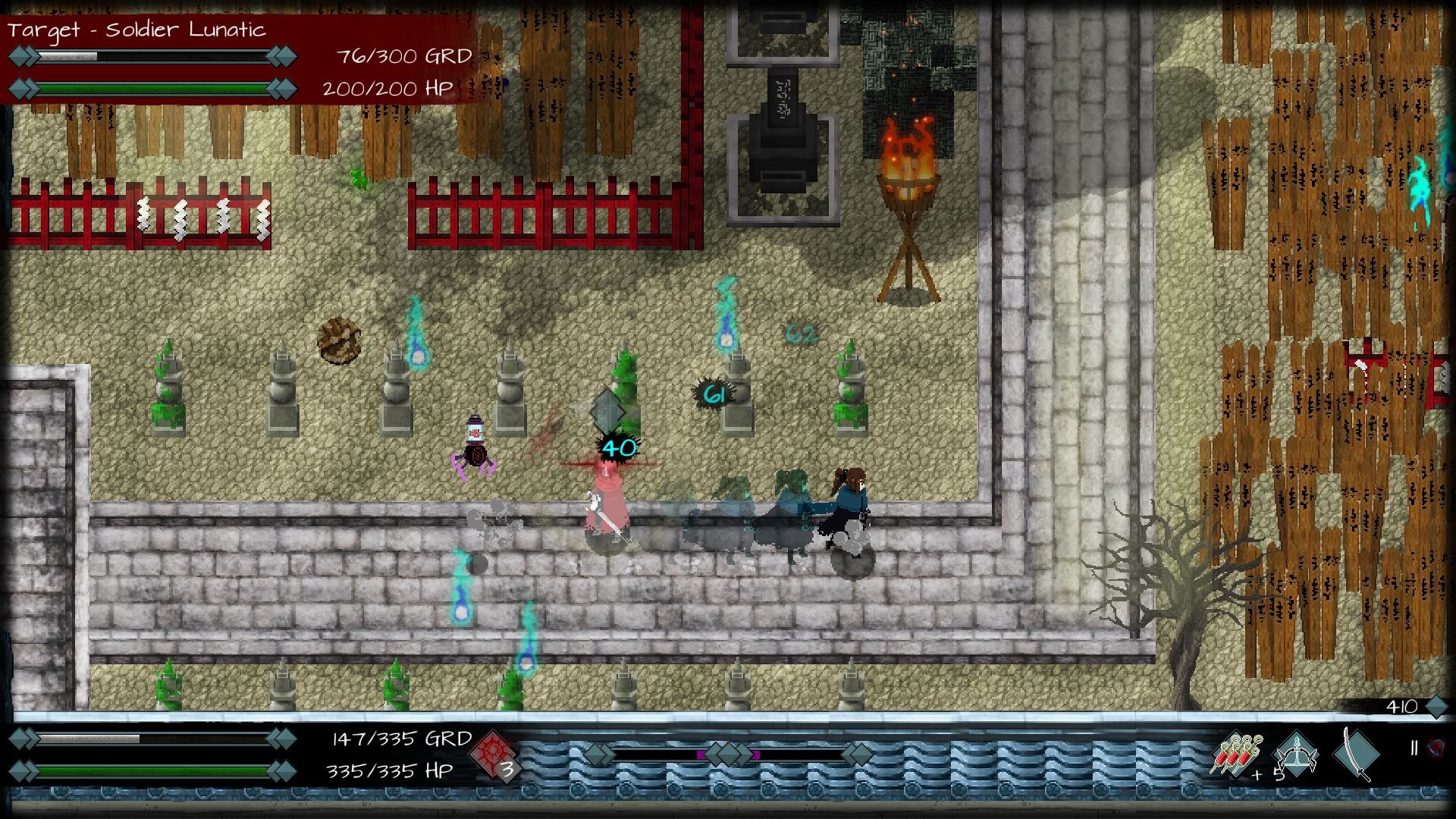Click the diamond marker beside the 410 counter

click(1437, 706)
